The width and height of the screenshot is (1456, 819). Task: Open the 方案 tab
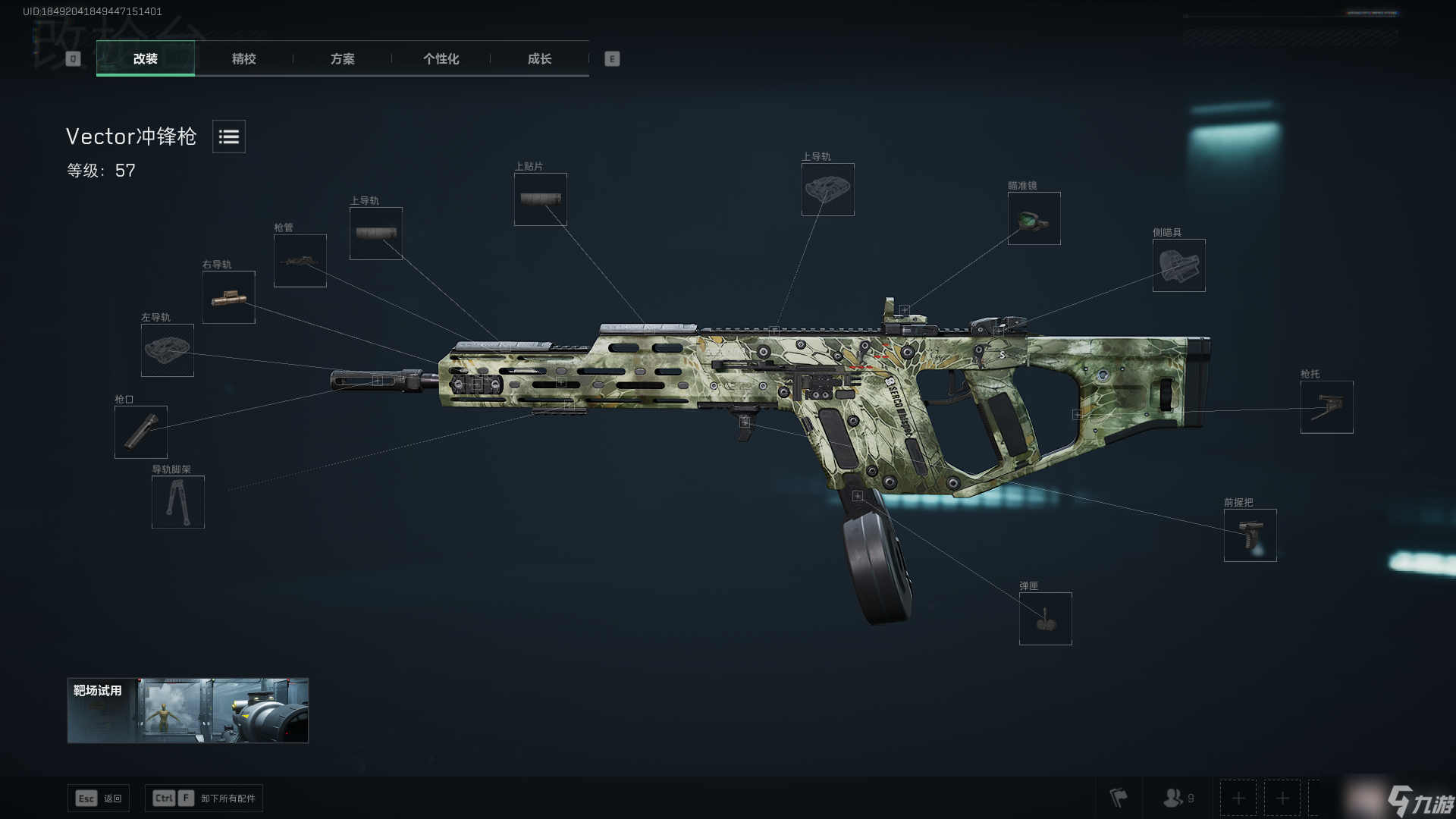(x=342, y=59)
